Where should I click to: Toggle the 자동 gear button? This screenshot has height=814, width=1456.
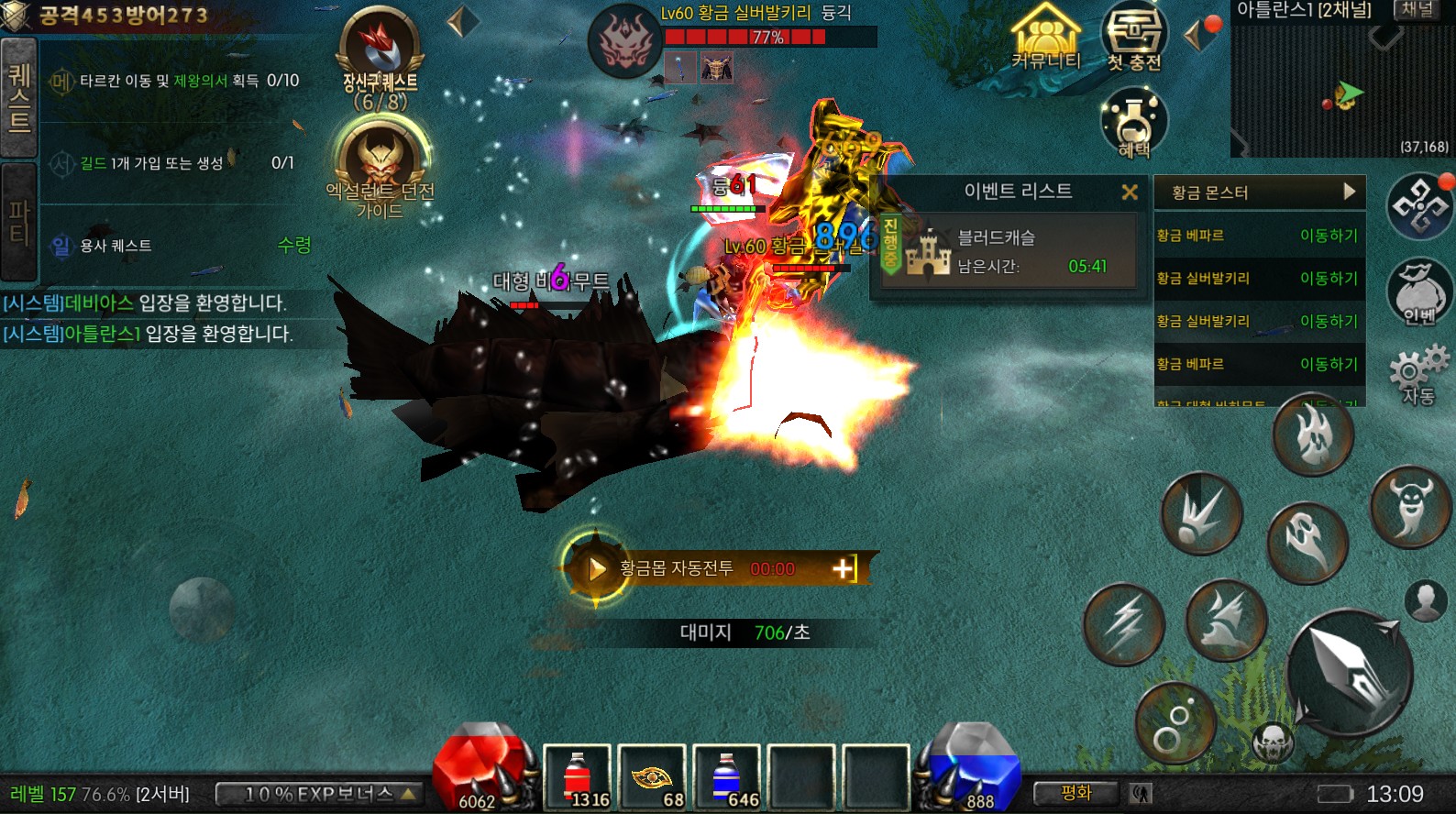(x=1417, y=374)
